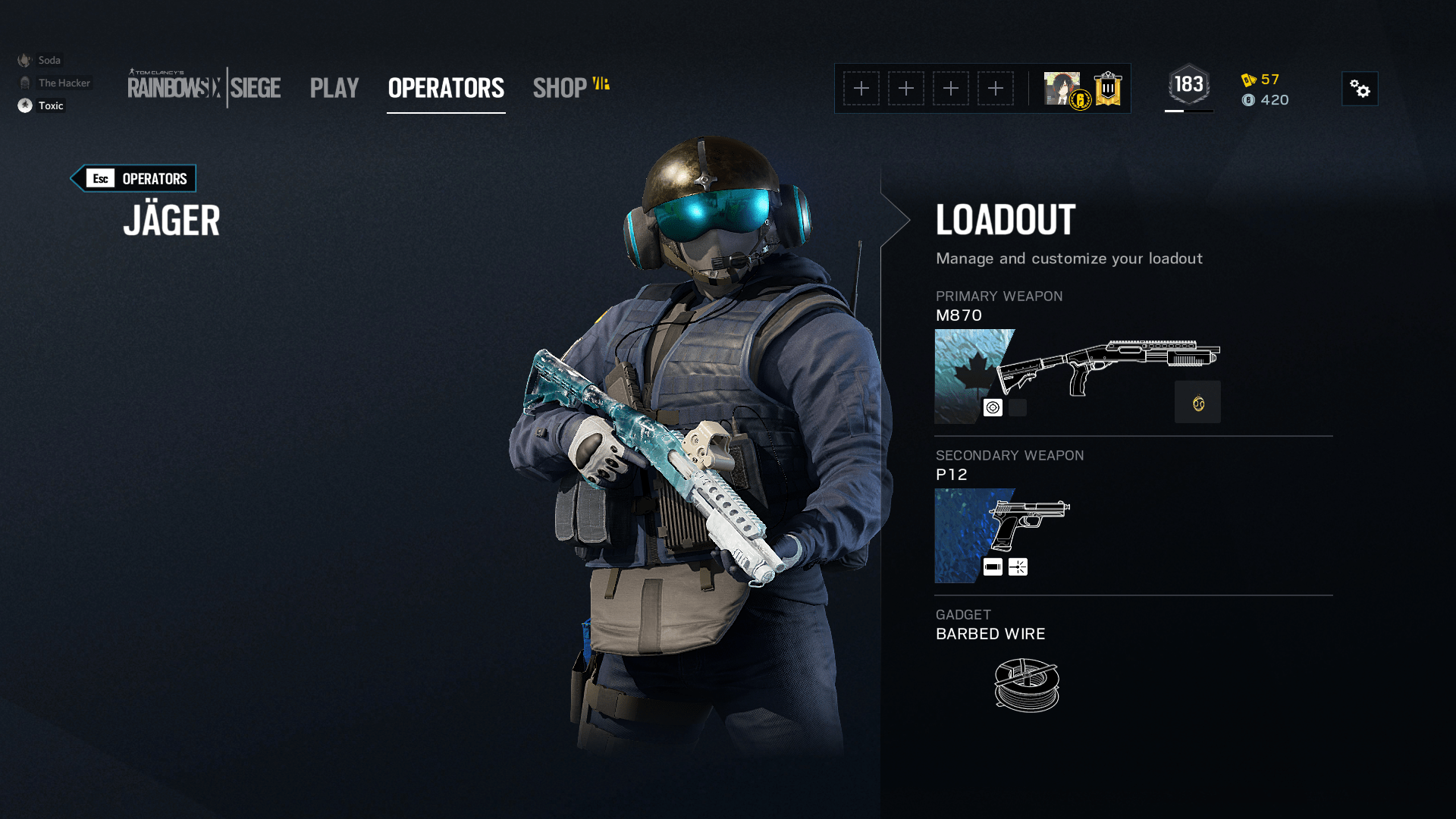The width and height of the screenshot is (1456, 819).
Task: Open the P12 muzzle attachment icon
Action: pos(993,566)
